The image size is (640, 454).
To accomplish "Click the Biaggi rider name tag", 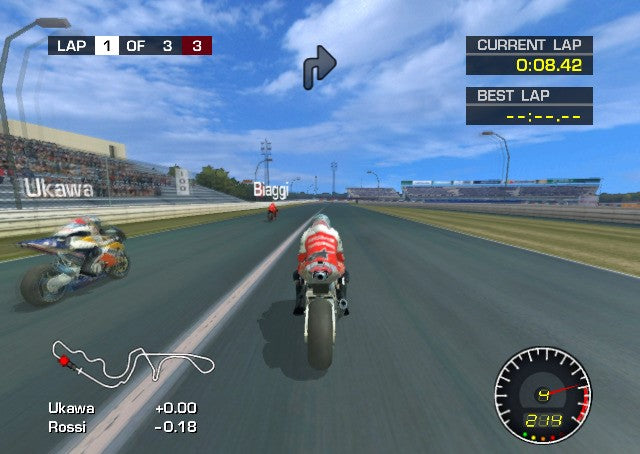I will (x=270, y=189).
